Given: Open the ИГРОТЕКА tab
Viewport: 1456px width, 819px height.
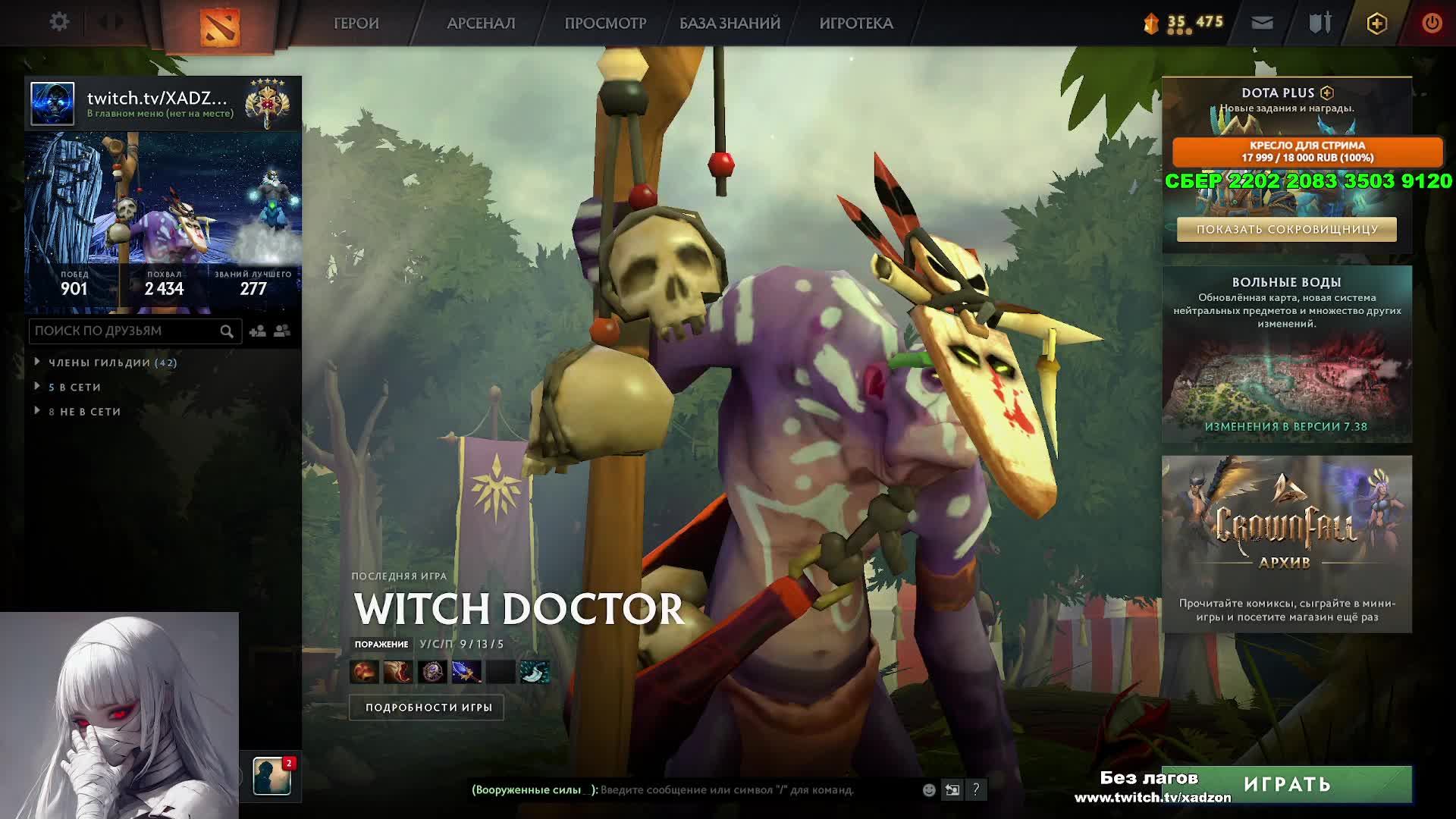Looking at the screenshot, I should [x=856, y=24].
